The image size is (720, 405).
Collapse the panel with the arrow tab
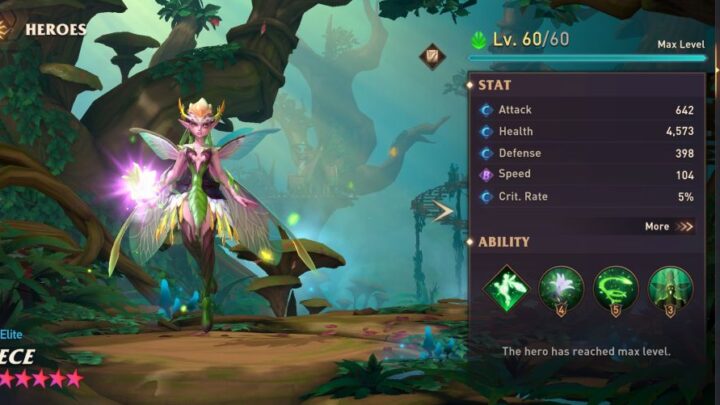pos(443,210)
